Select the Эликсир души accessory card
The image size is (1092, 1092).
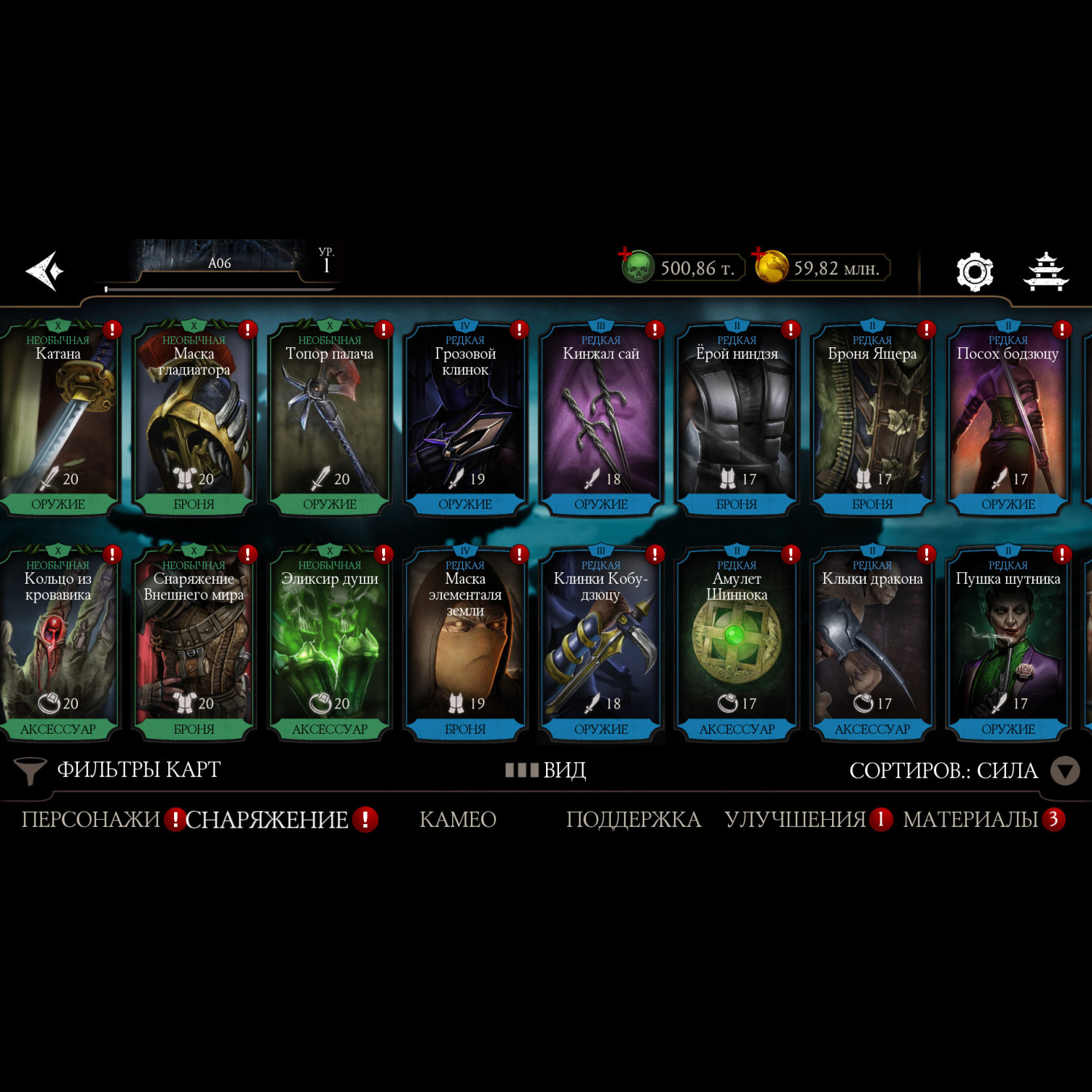click(330, 644)
